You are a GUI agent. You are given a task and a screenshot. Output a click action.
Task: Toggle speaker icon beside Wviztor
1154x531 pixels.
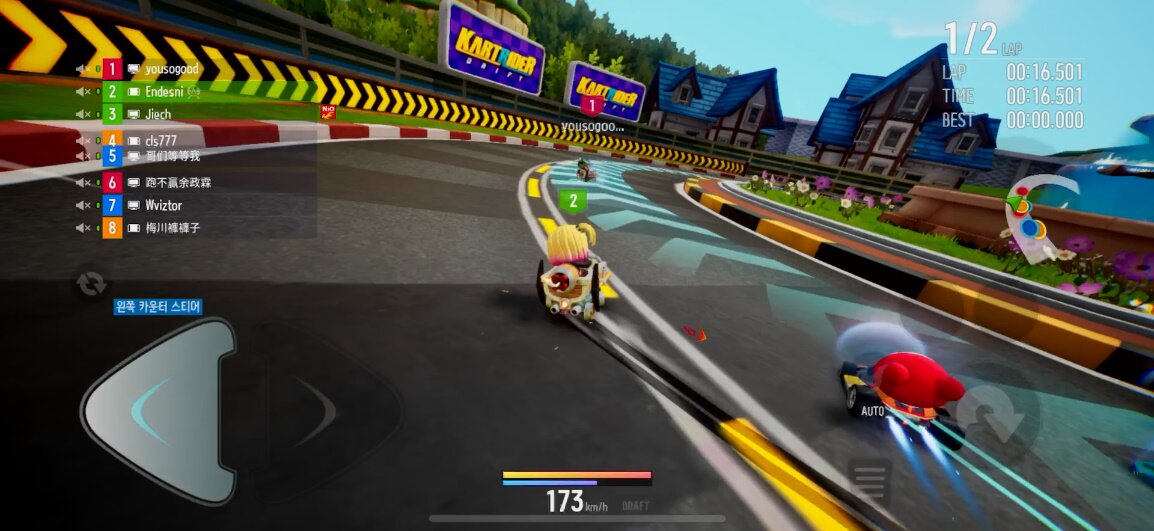tap(84, 205)
